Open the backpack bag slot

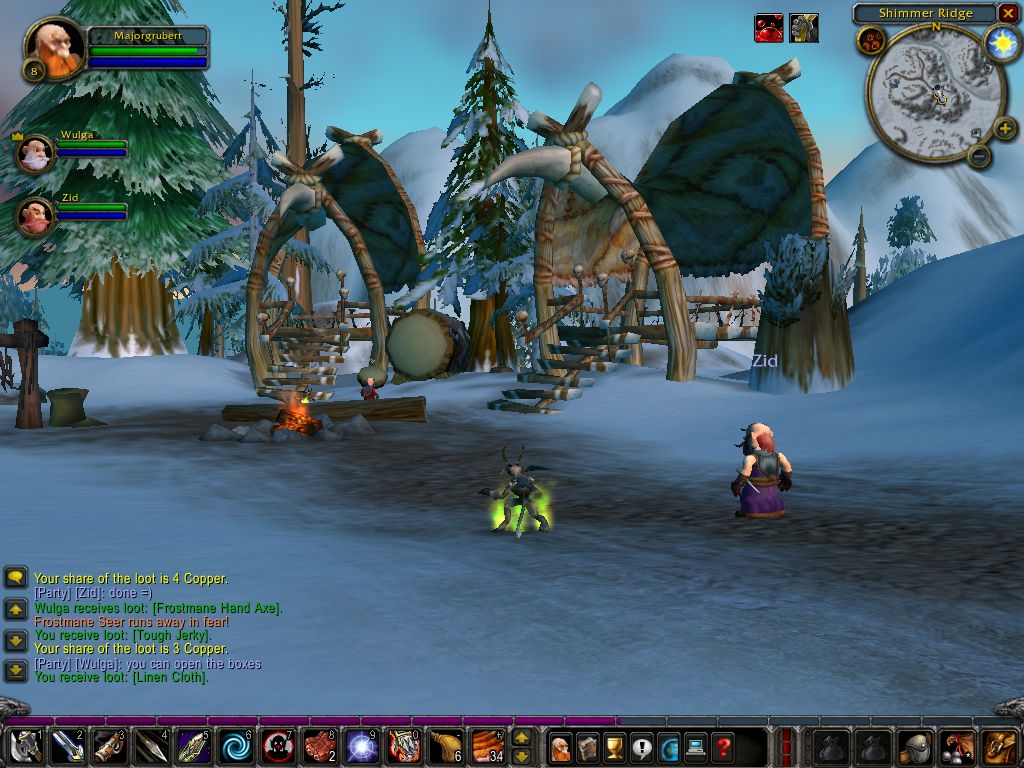(1000, 747)
